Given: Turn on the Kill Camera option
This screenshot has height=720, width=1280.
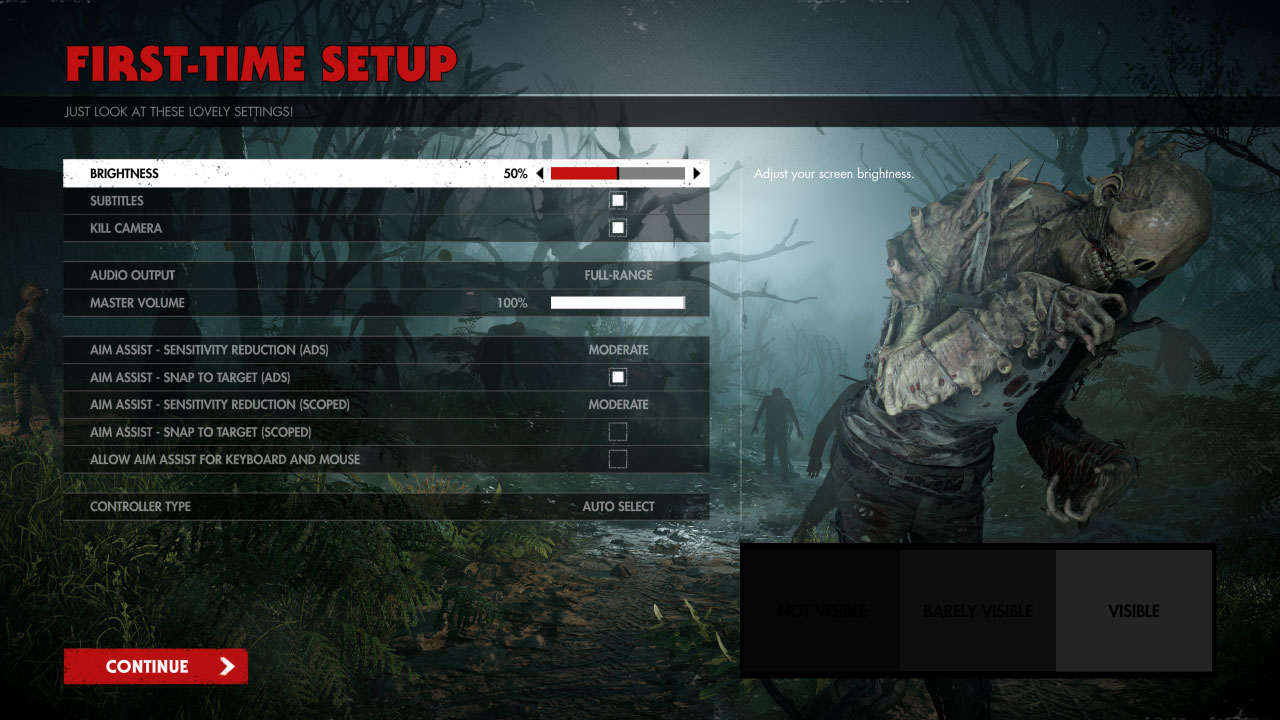Looking at the screenshot, I should (617, 227).
